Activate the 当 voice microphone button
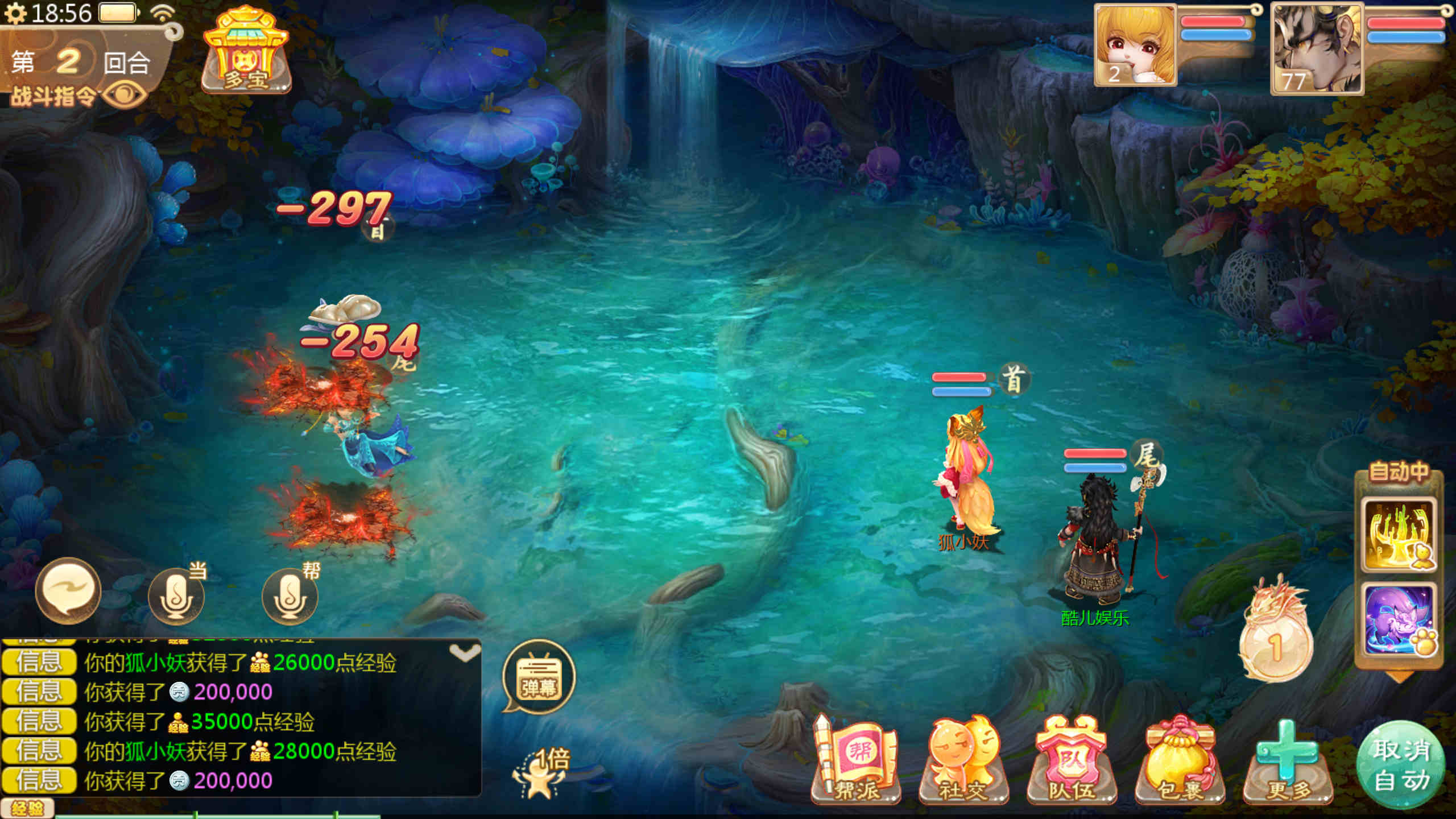The height and width of the screenshot is (819, 1456). point(176,596)
